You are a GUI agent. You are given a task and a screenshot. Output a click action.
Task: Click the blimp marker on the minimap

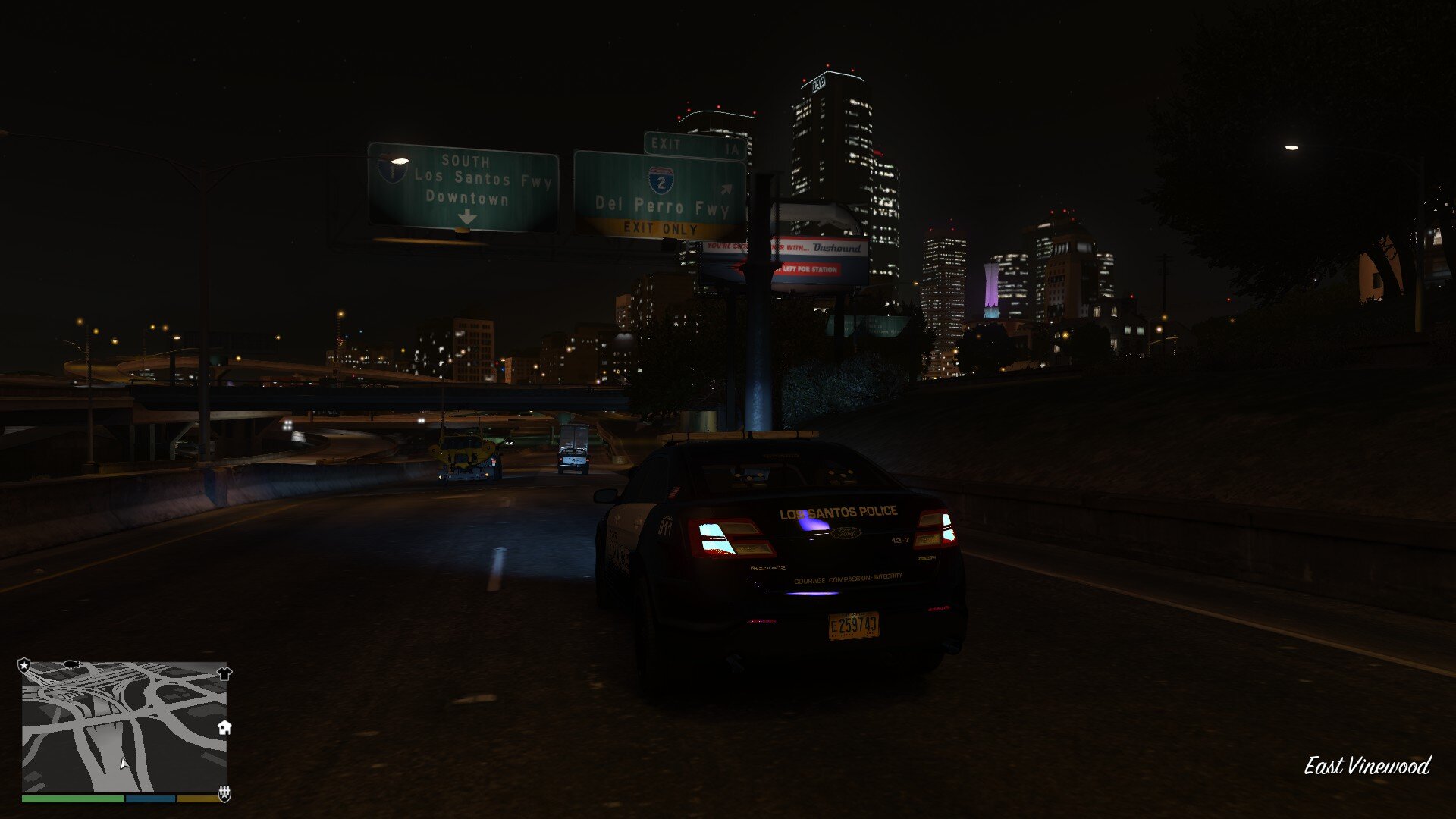(x=72, y=664)
